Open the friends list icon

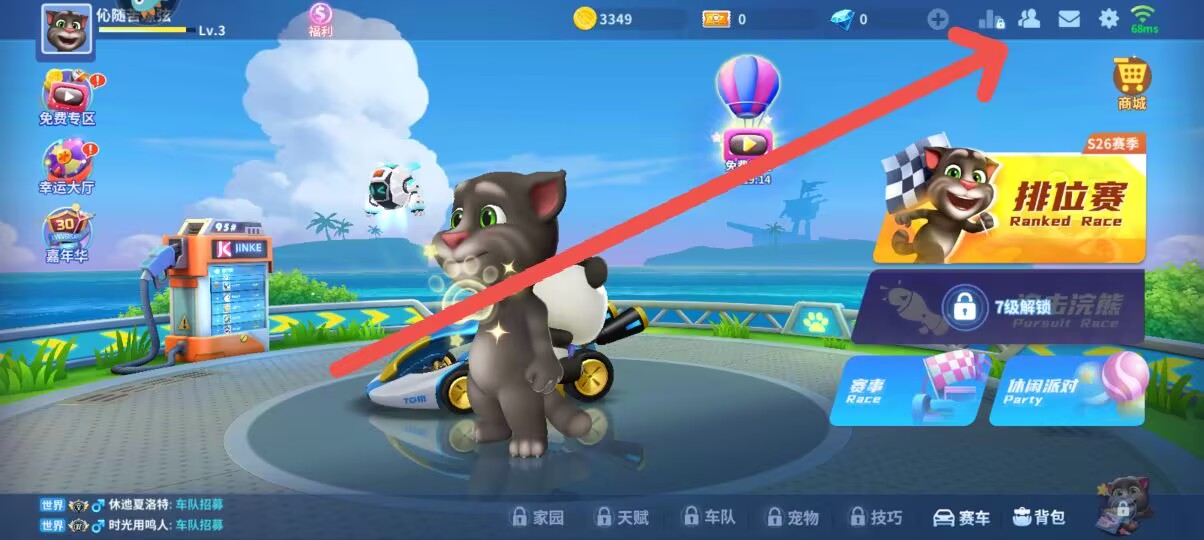point(1029,18)
